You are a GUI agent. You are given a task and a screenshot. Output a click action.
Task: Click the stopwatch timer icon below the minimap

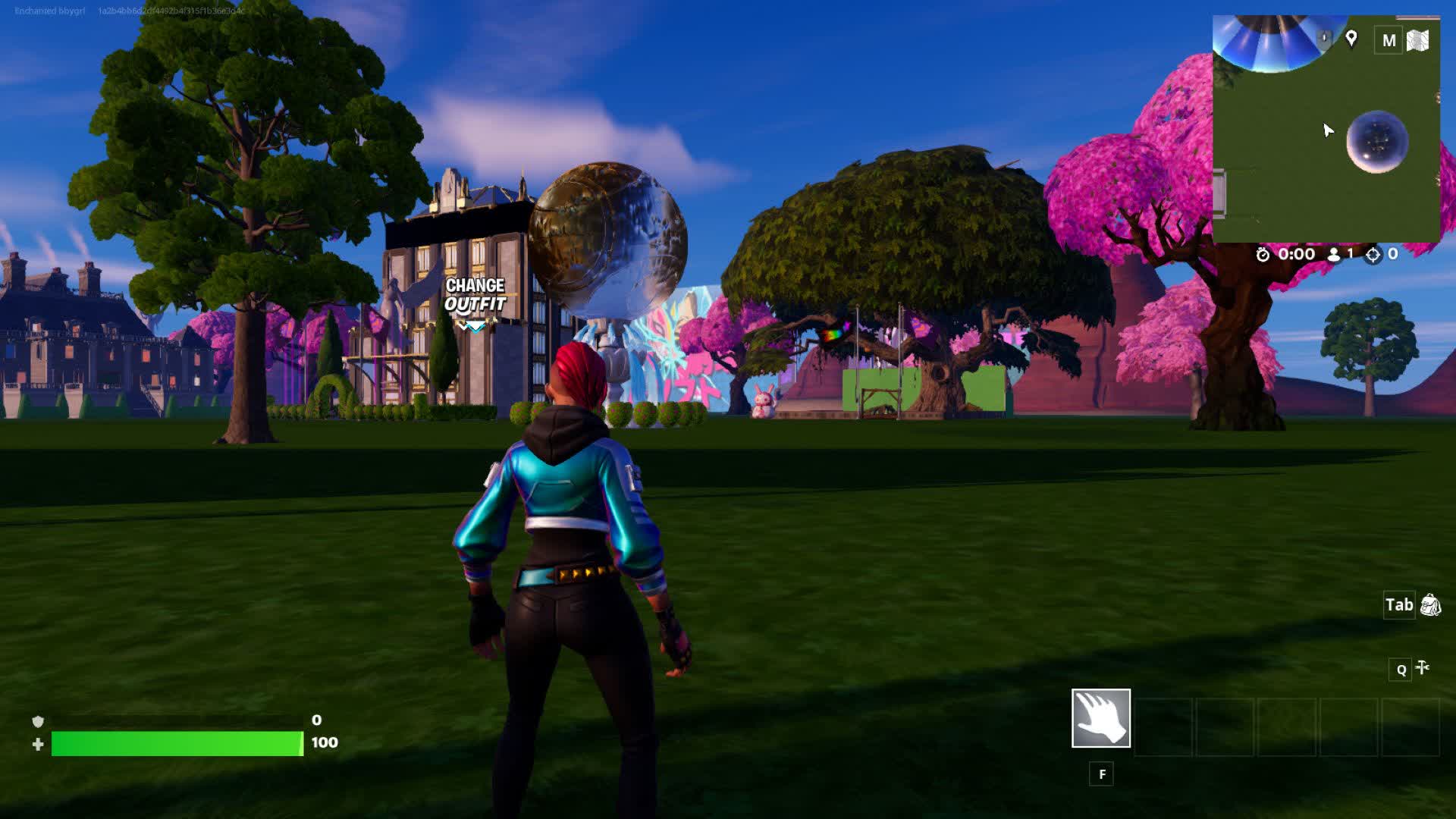point(1263,255)
